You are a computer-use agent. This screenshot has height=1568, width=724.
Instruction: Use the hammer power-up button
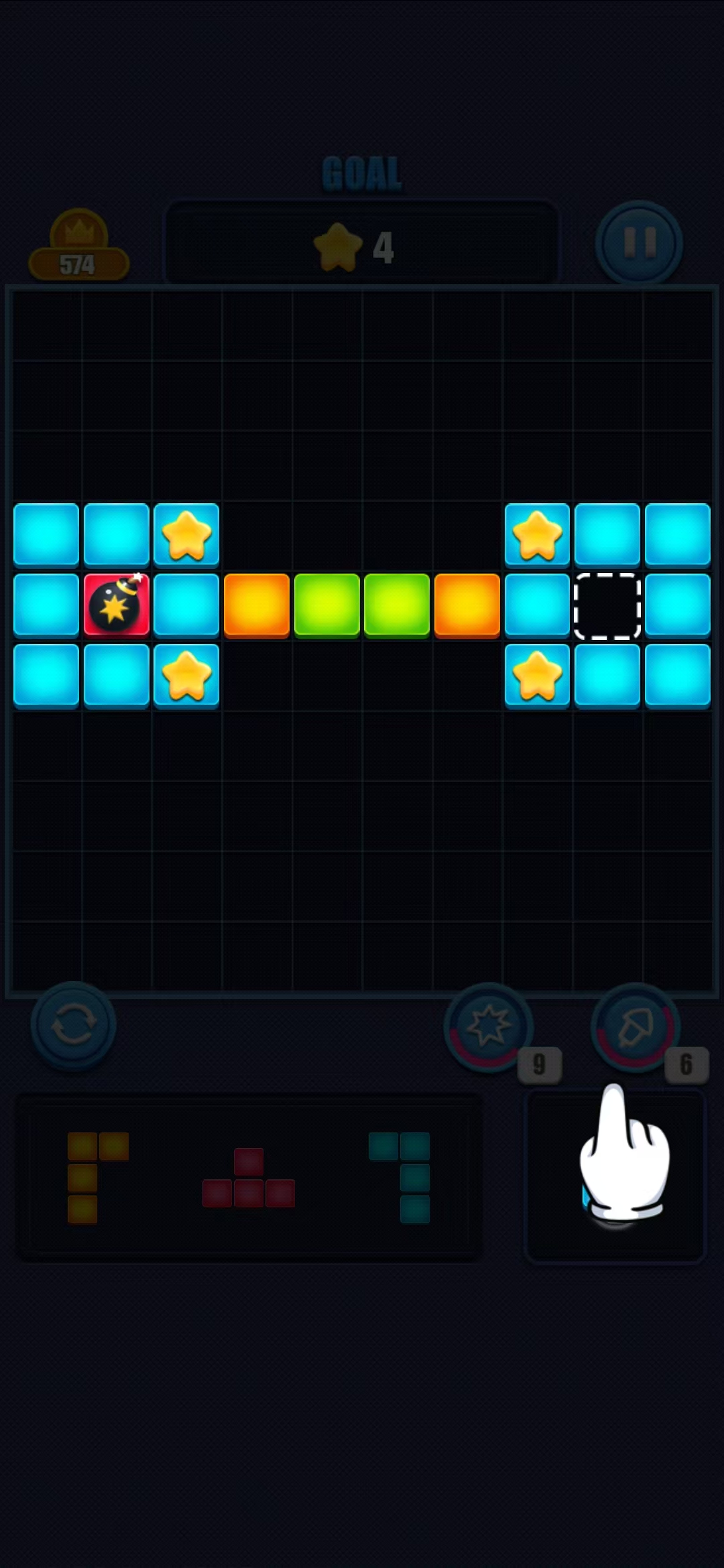pos(635,1027)
